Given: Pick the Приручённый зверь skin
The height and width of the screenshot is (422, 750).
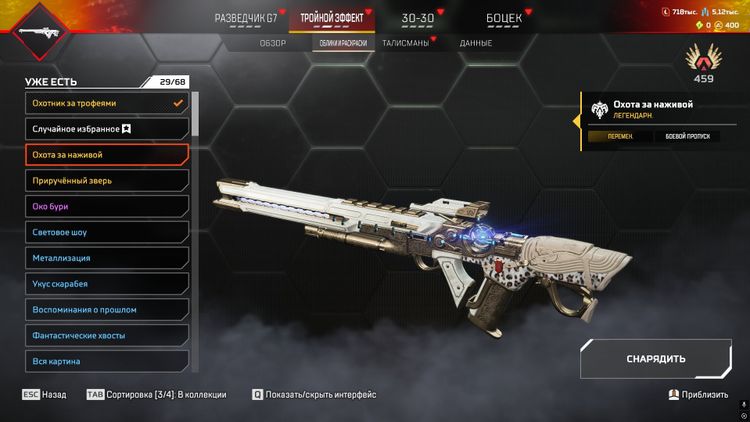Looking at the screenshot, I should (106, 181).
